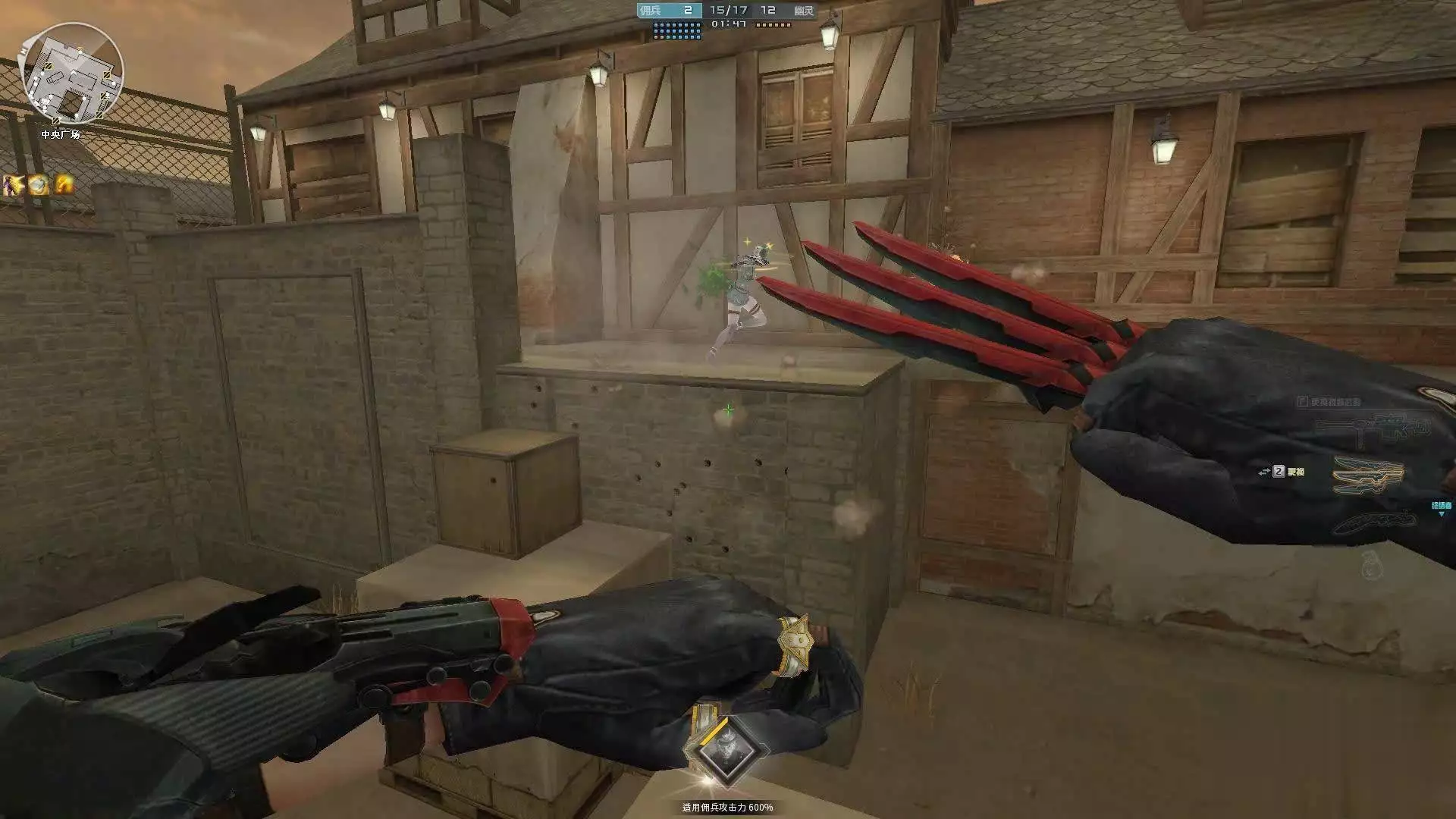This screenshot has width=1456, height=819.
Task: Click the silver helmet buff icon
Action: [39, 184]
